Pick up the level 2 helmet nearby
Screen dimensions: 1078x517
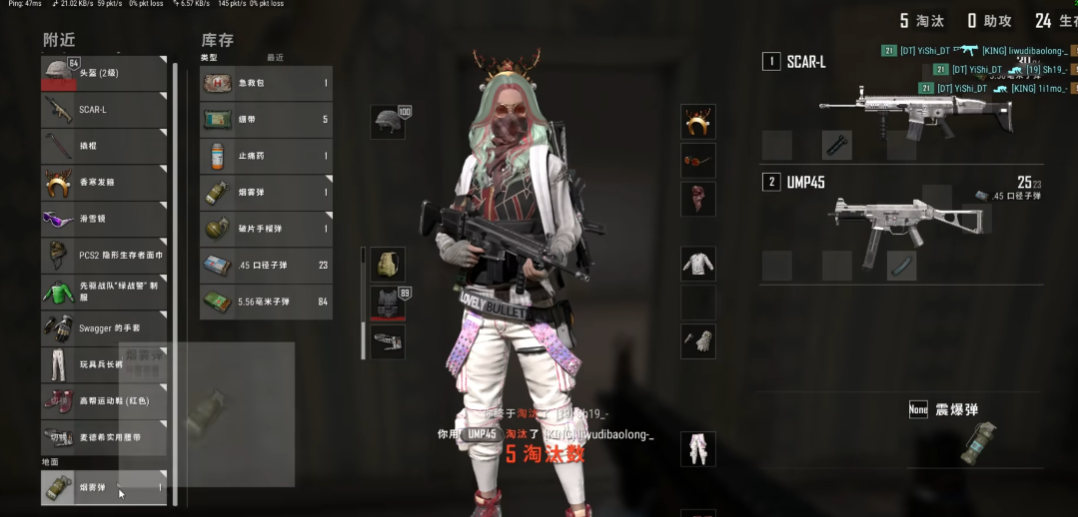click(104, 73)
